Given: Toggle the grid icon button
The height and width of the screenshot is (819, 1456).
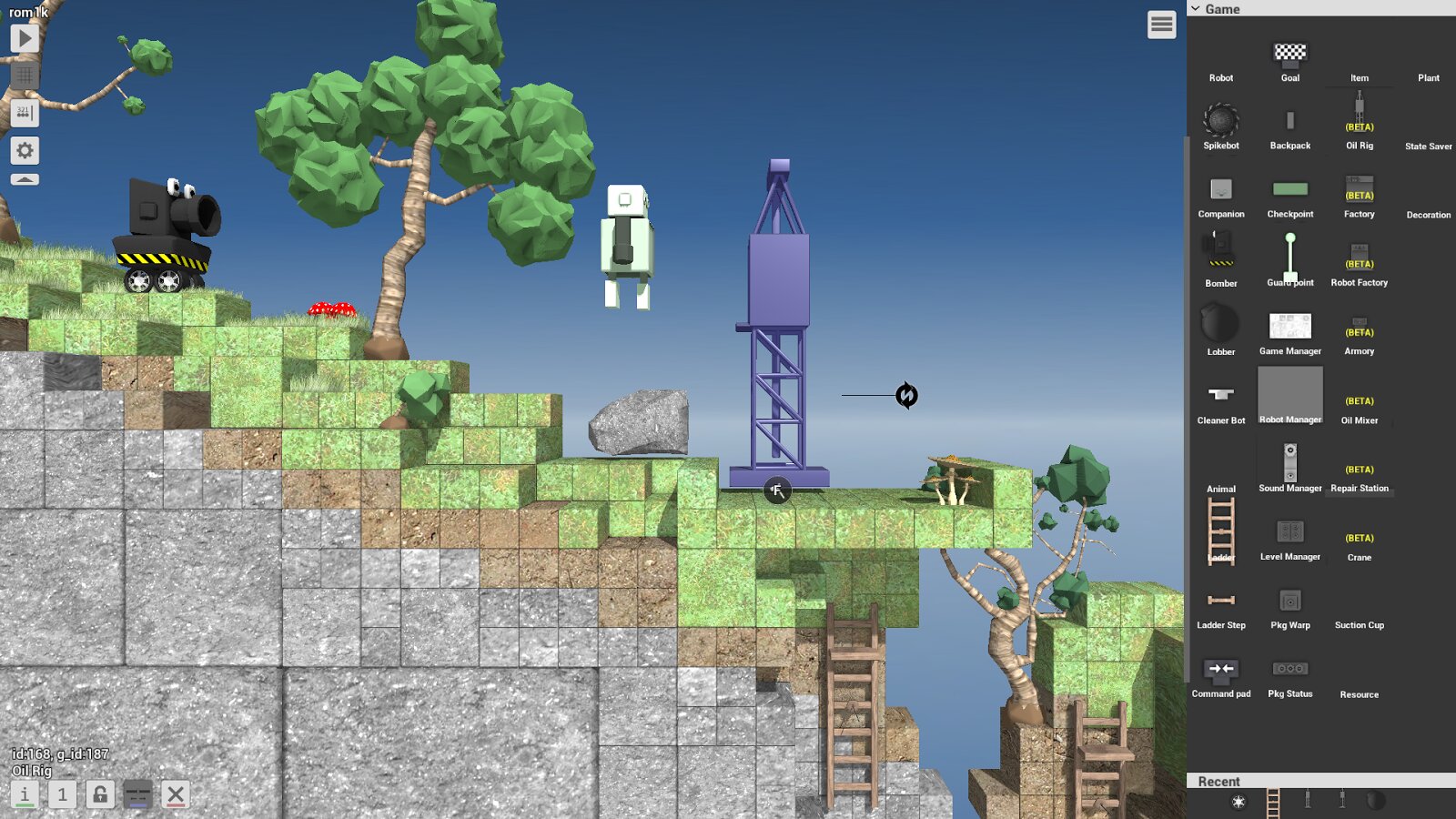Looking at the screenshot, I should click(25, 76).
